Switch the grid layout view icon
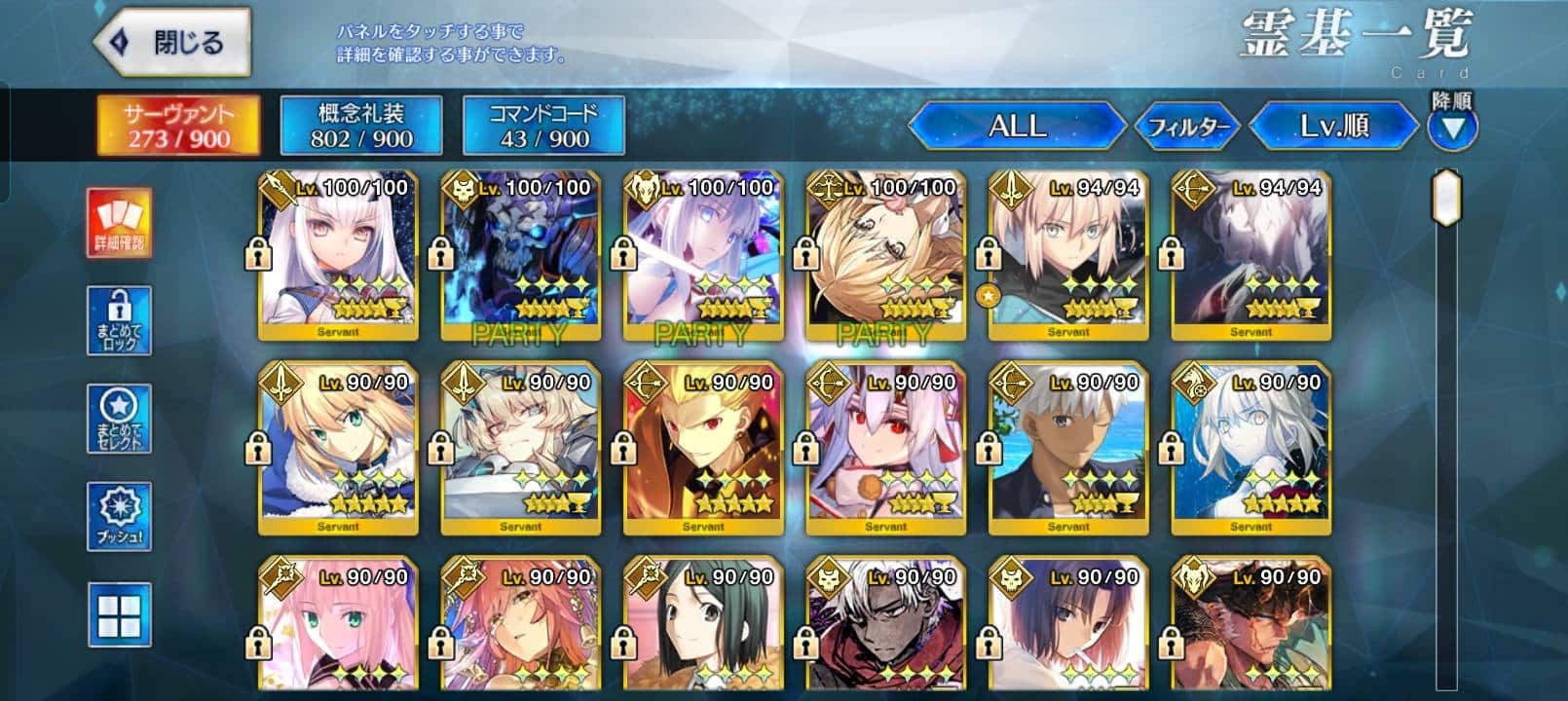Screen dimensions: 1568x701 click(x=120, y=614)
